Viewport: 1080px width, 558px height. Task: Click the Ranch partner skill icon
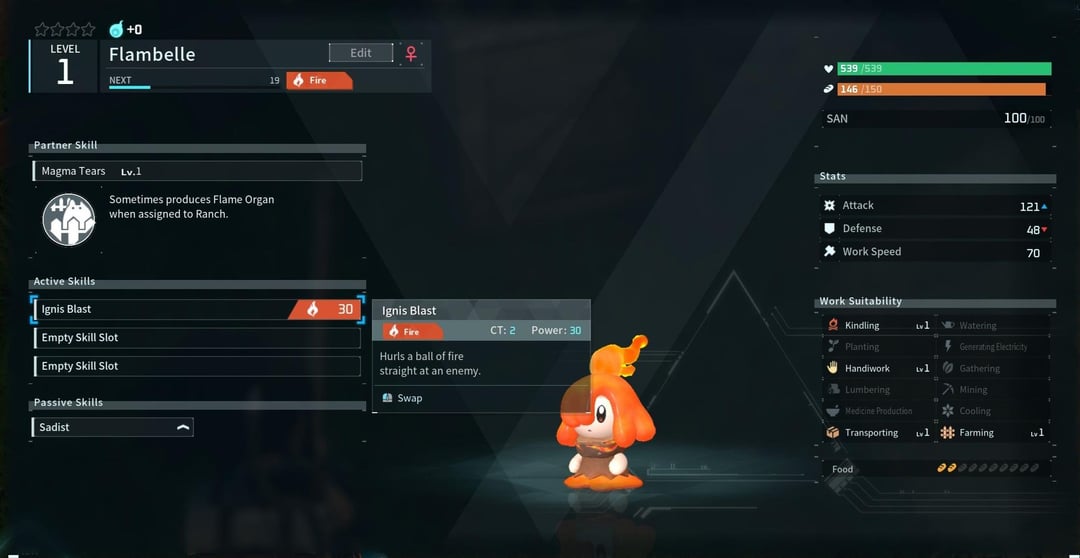pyautogui.click(x=69, y=219)
